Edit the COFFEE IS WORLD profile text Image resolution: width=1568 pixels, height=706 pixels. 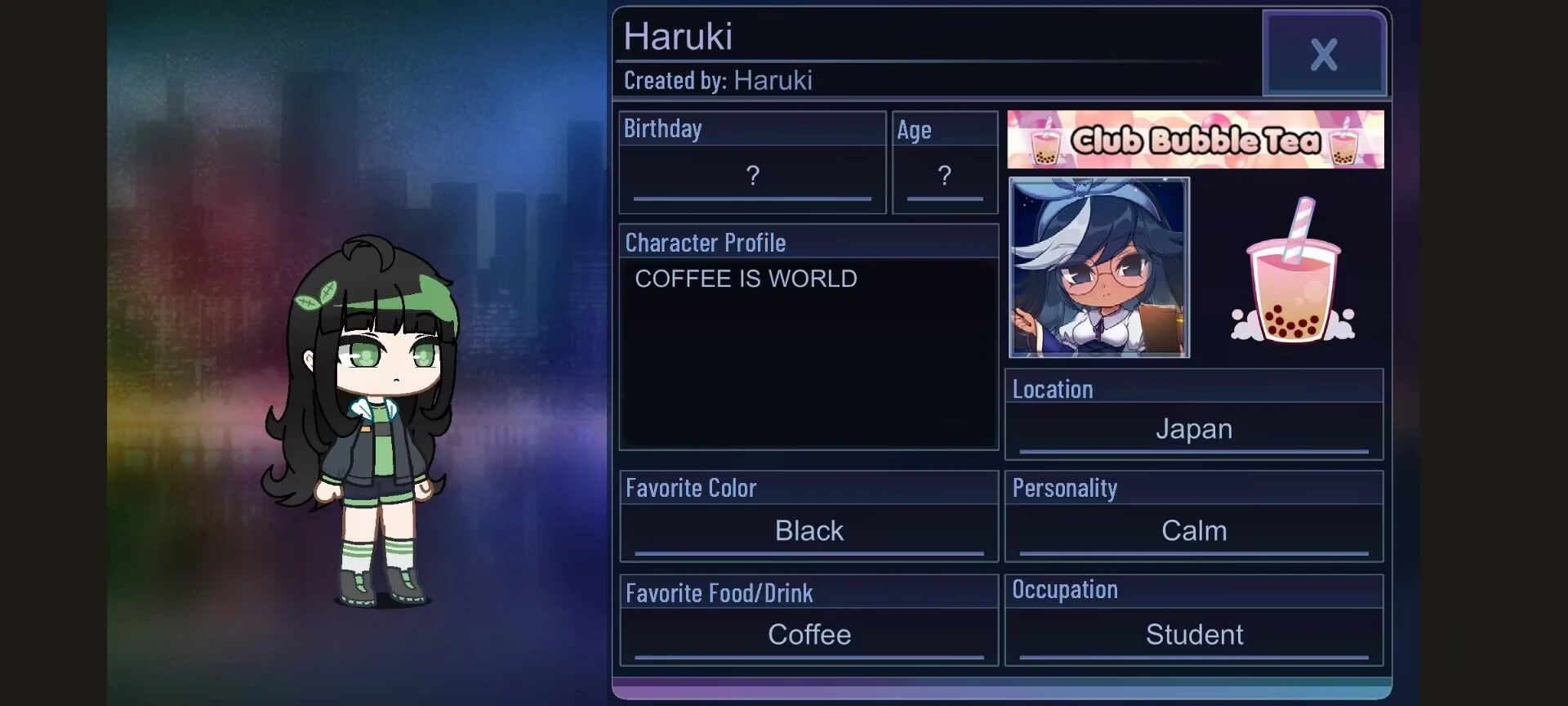(745, 279)
